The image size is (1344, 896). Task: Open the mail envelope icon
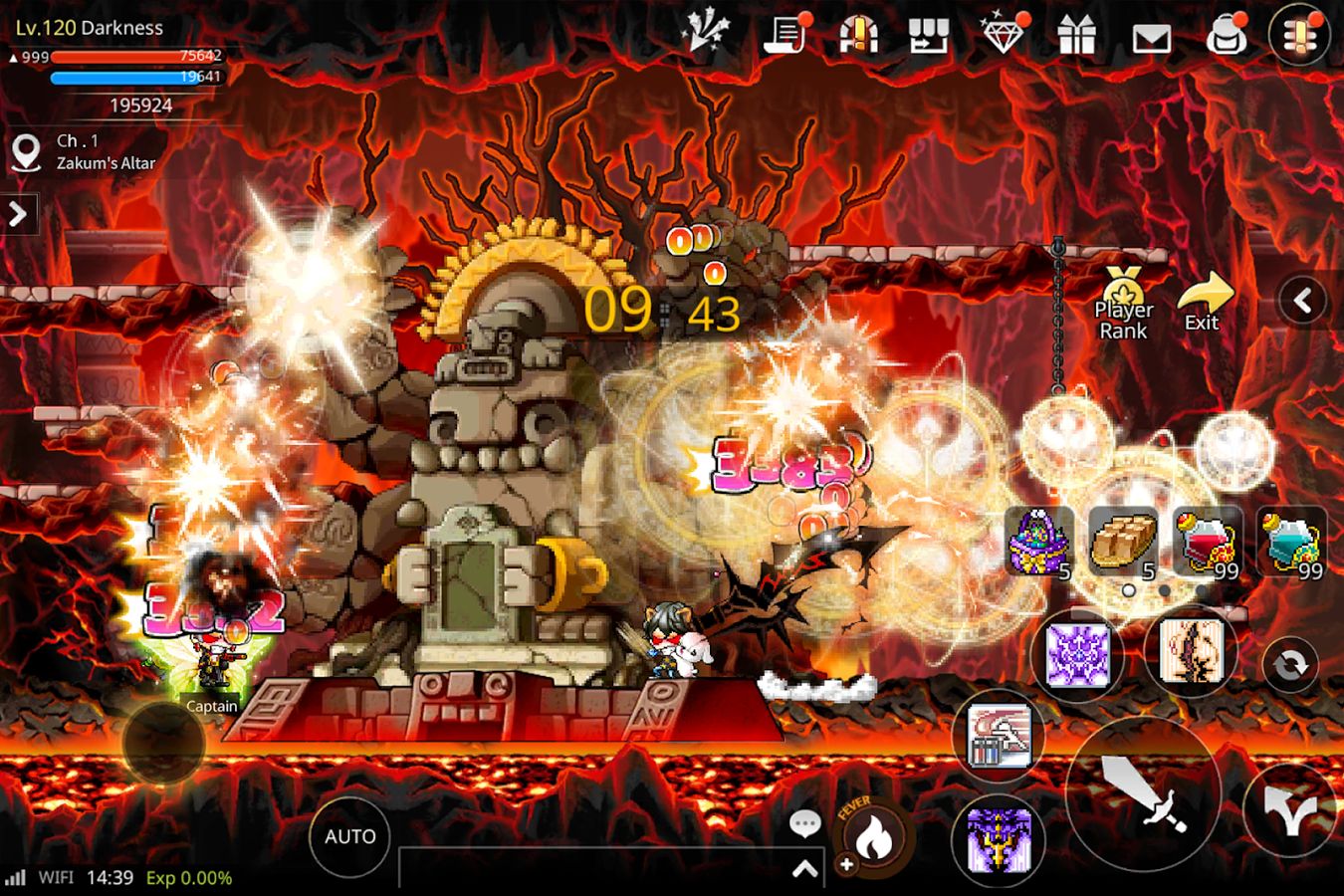point(1152,36)
